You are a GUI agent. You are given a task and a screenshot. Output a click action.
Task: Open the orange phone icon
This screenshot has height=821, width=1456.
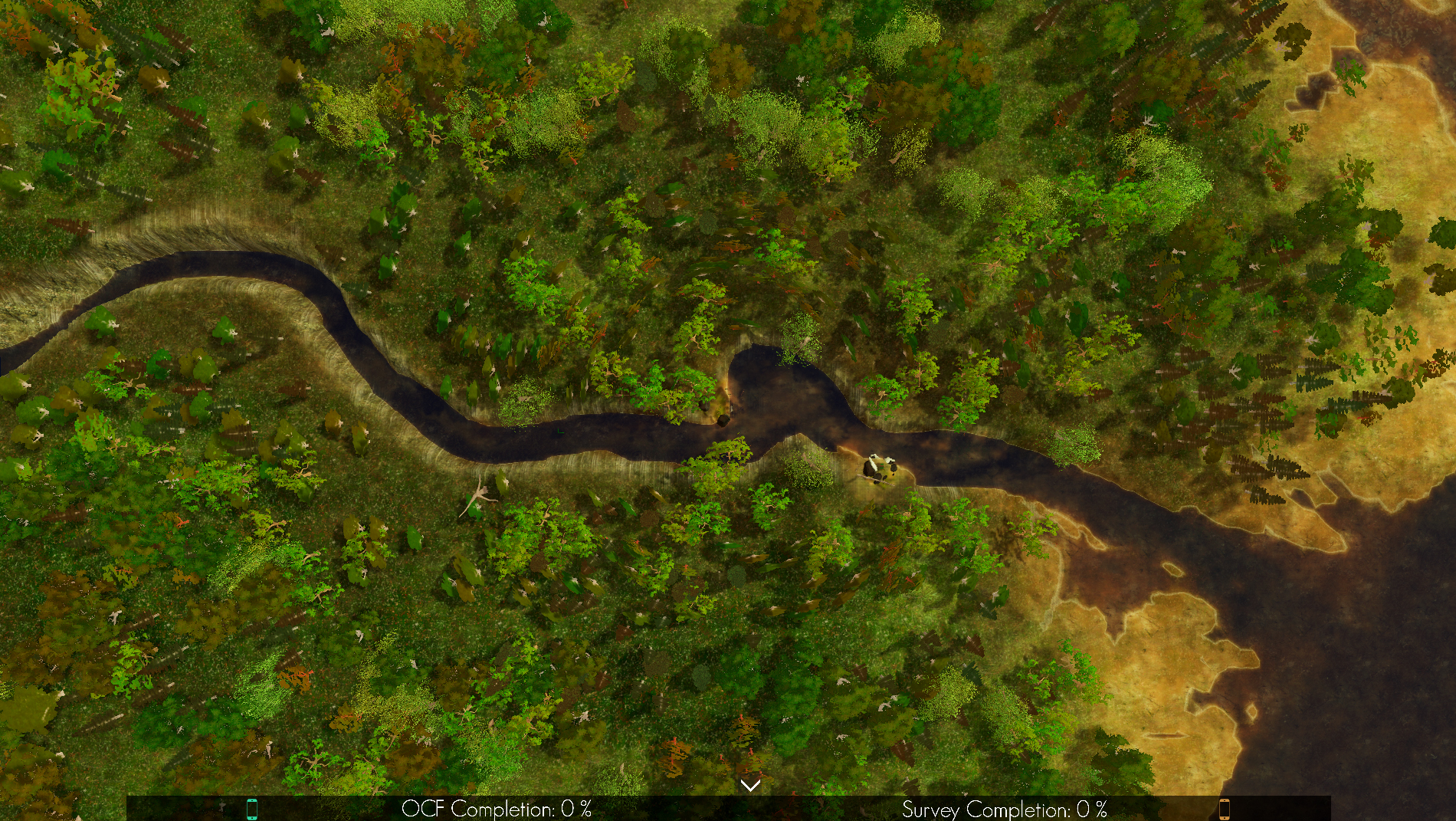(1224, 809)
